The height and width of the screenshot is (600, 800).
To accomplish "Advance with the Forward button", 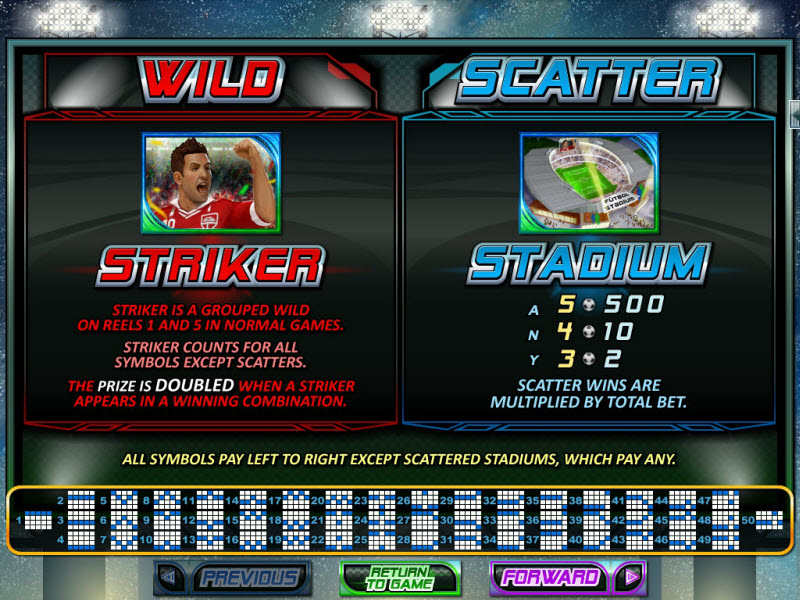I will click(x=567, y=577).
